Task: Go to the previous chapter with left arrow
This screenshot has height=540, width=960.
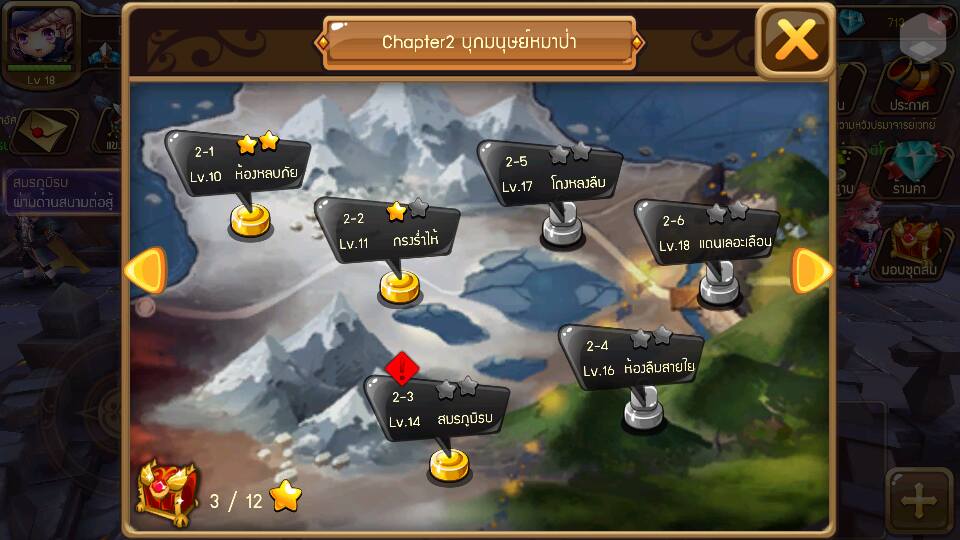Action: [145, 271]
